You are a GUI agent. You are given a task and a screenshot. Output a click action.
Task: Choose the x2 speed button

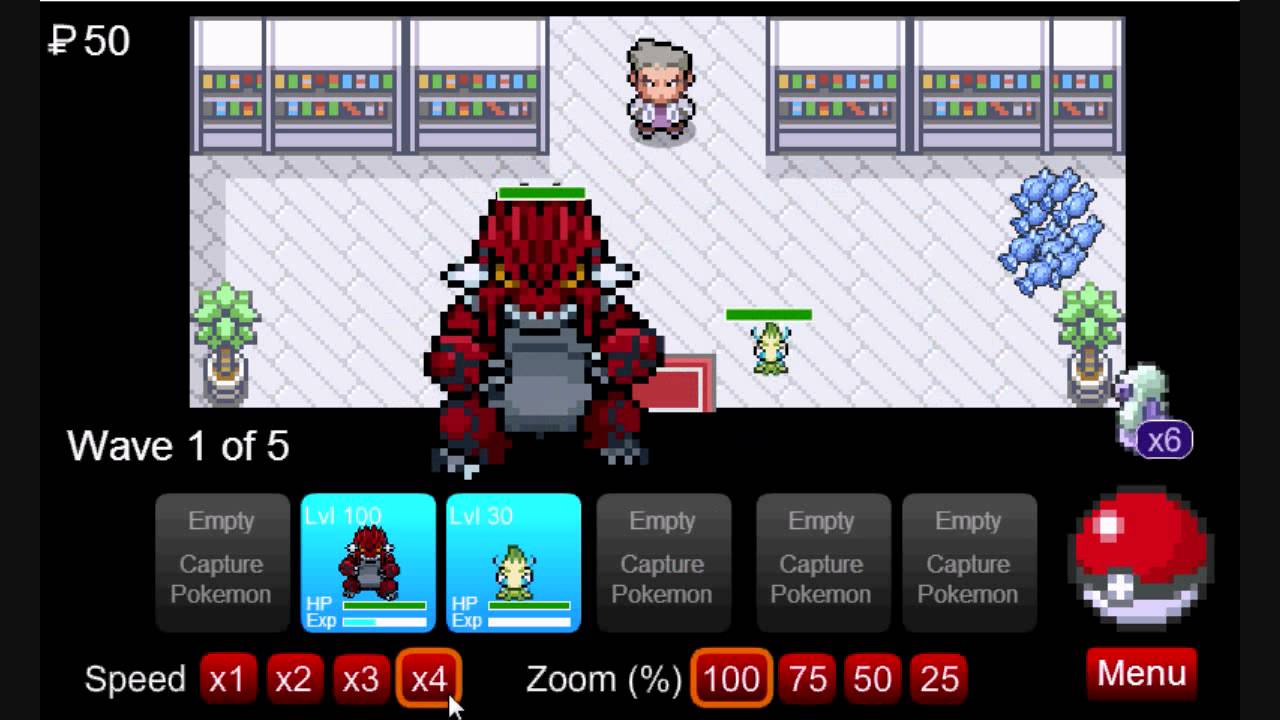click(293, 679)
